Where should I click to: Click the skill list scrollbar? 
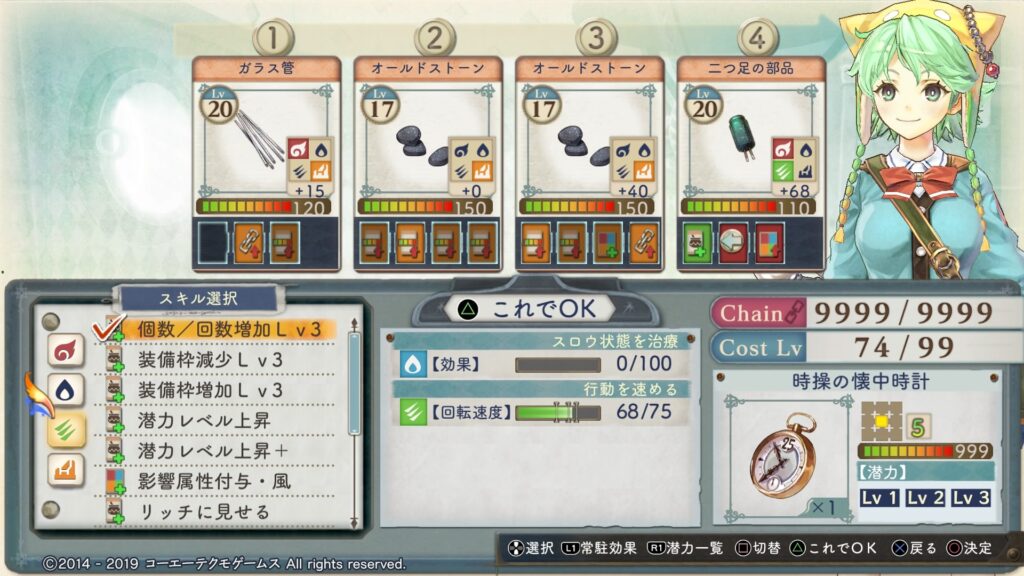[x=353, y=383]
